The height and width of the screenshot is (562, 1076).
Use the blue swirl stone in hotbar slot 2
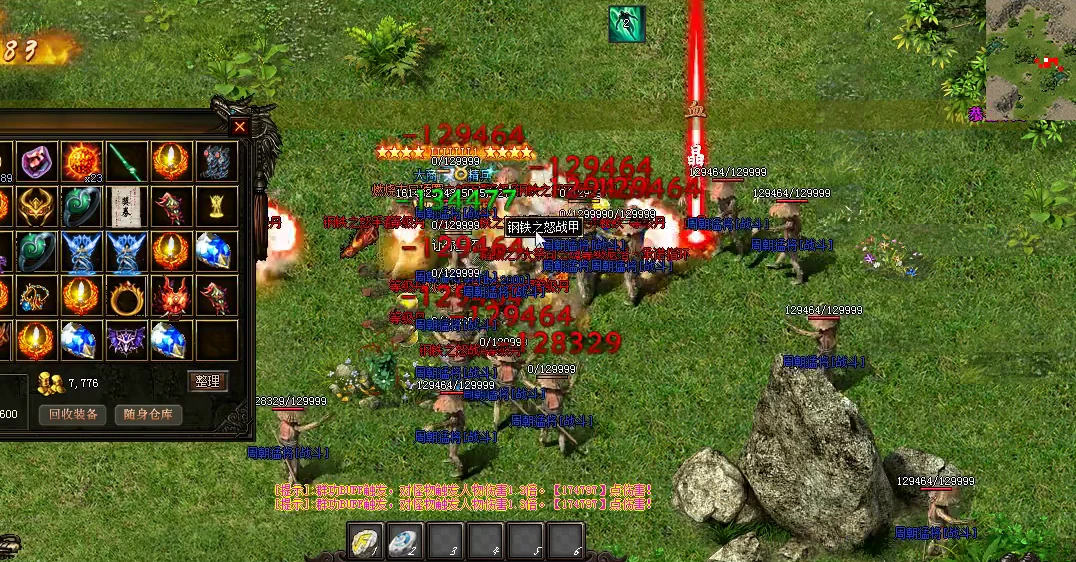click(404, 541)
